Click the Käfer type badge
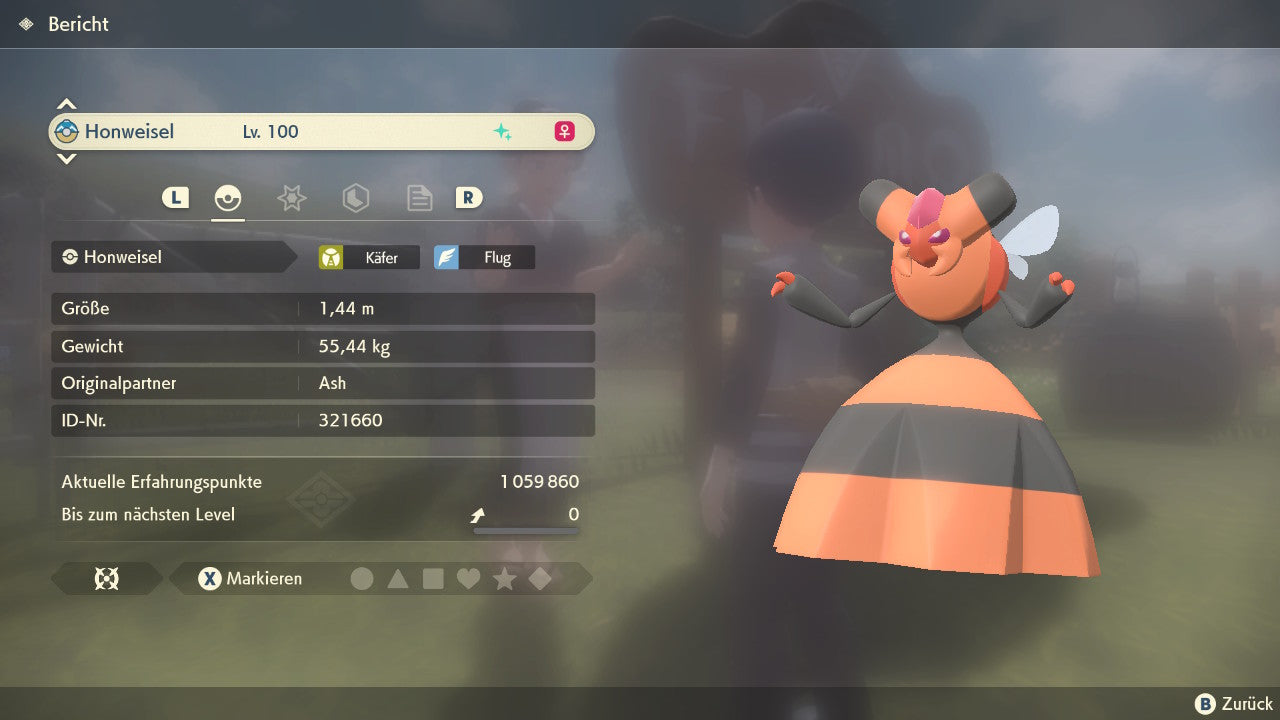This screenshot has height=720, width=1280. click(x=370, y=257)
